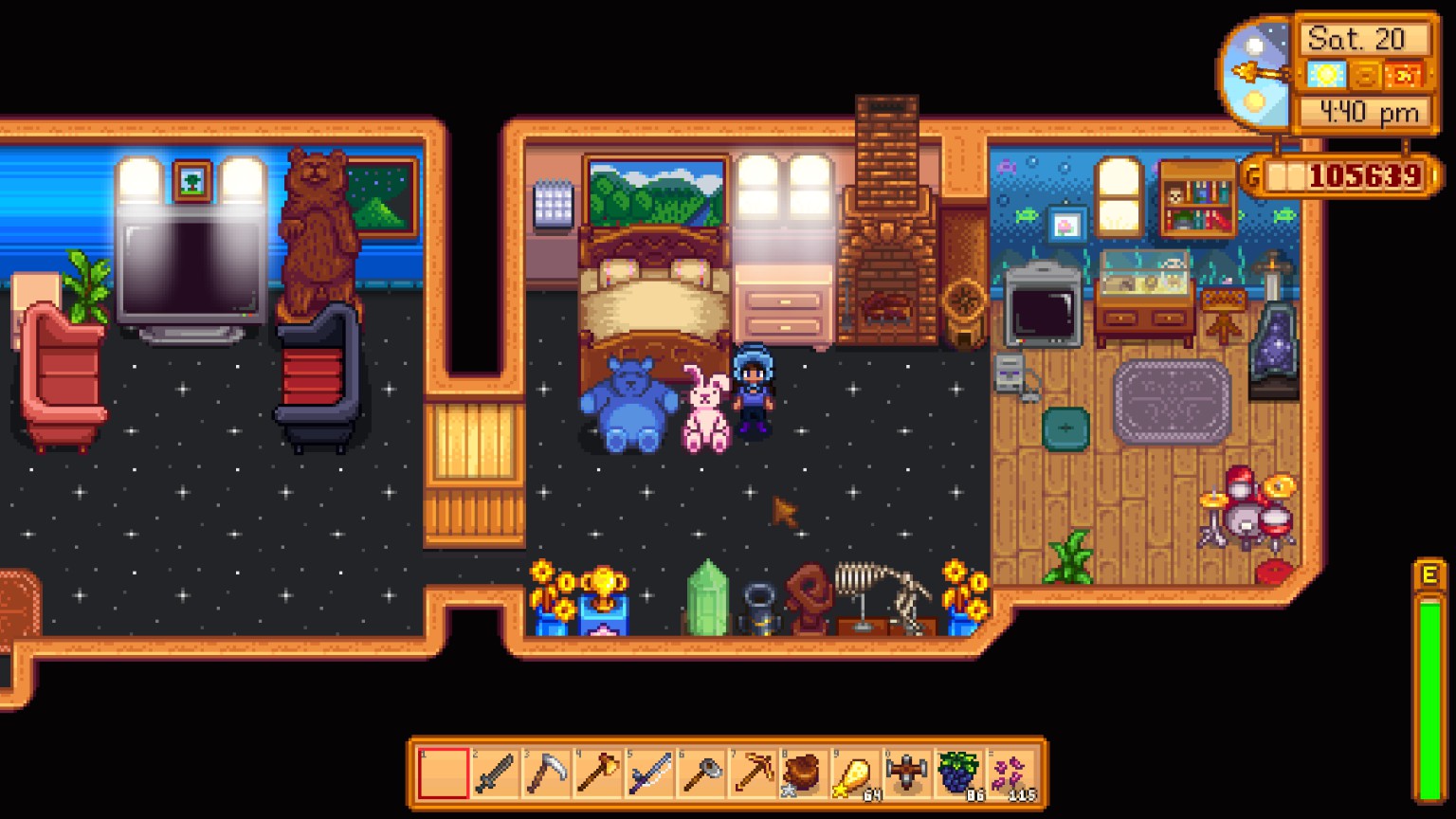Click the sunny weather icon
The width and height of the screenshot is (1456, 819).
point(1326,76)
